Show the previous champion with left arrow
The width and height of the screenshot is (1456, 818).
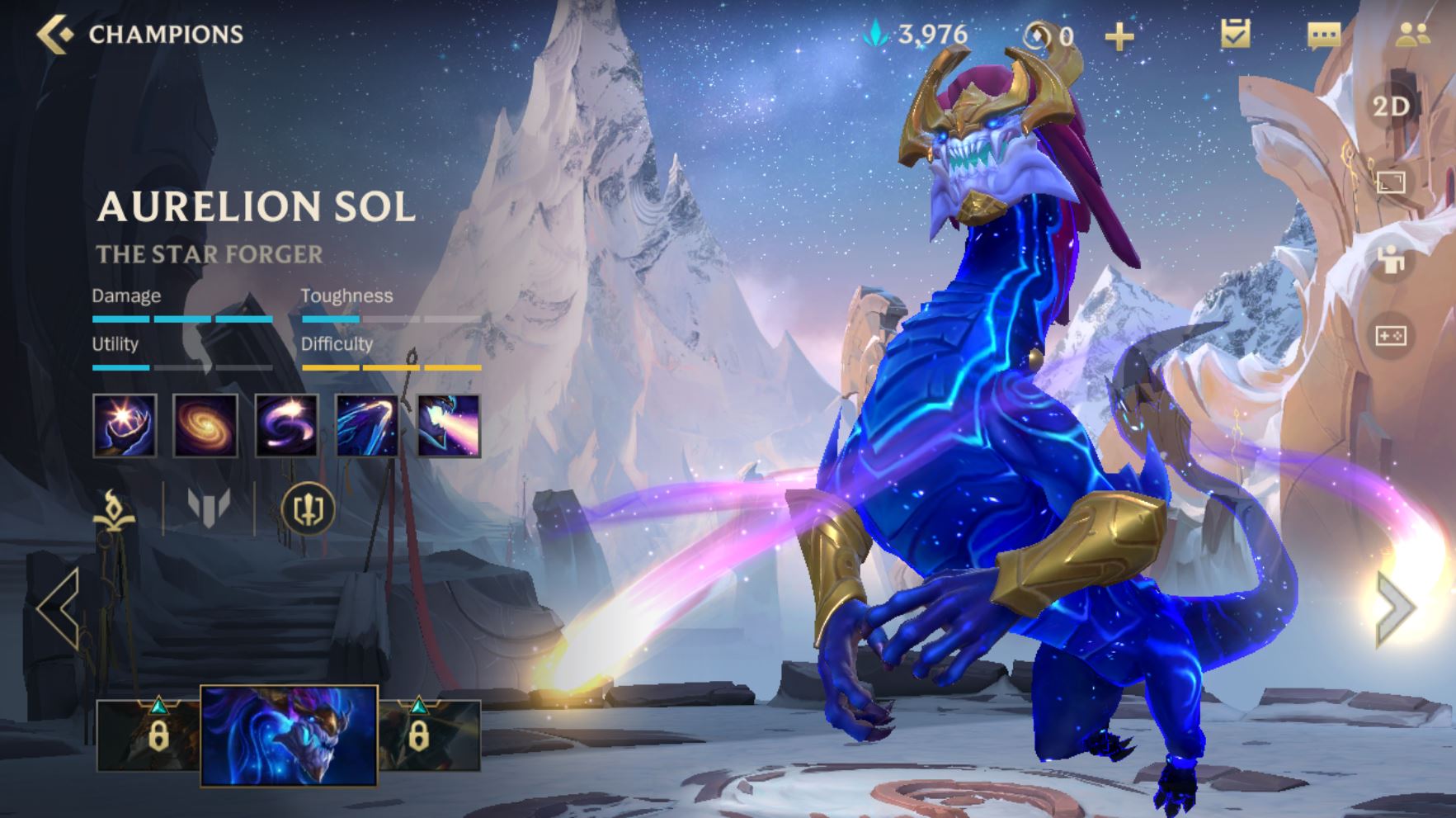[x=59, y=608]
